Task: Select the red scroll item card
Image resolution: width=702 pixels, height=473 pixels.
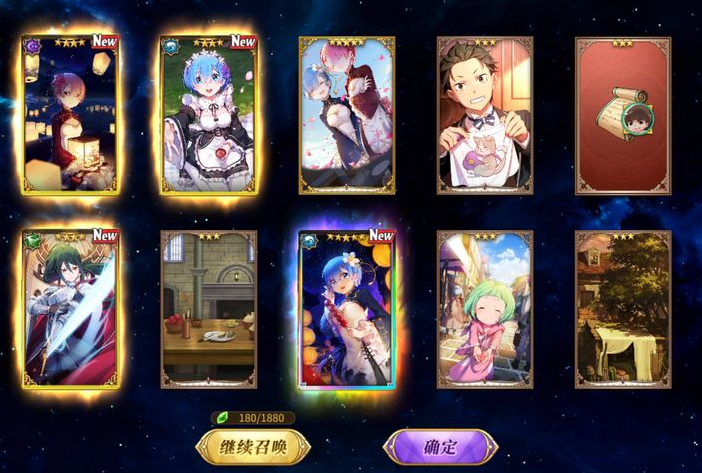Action: [623, 115]
